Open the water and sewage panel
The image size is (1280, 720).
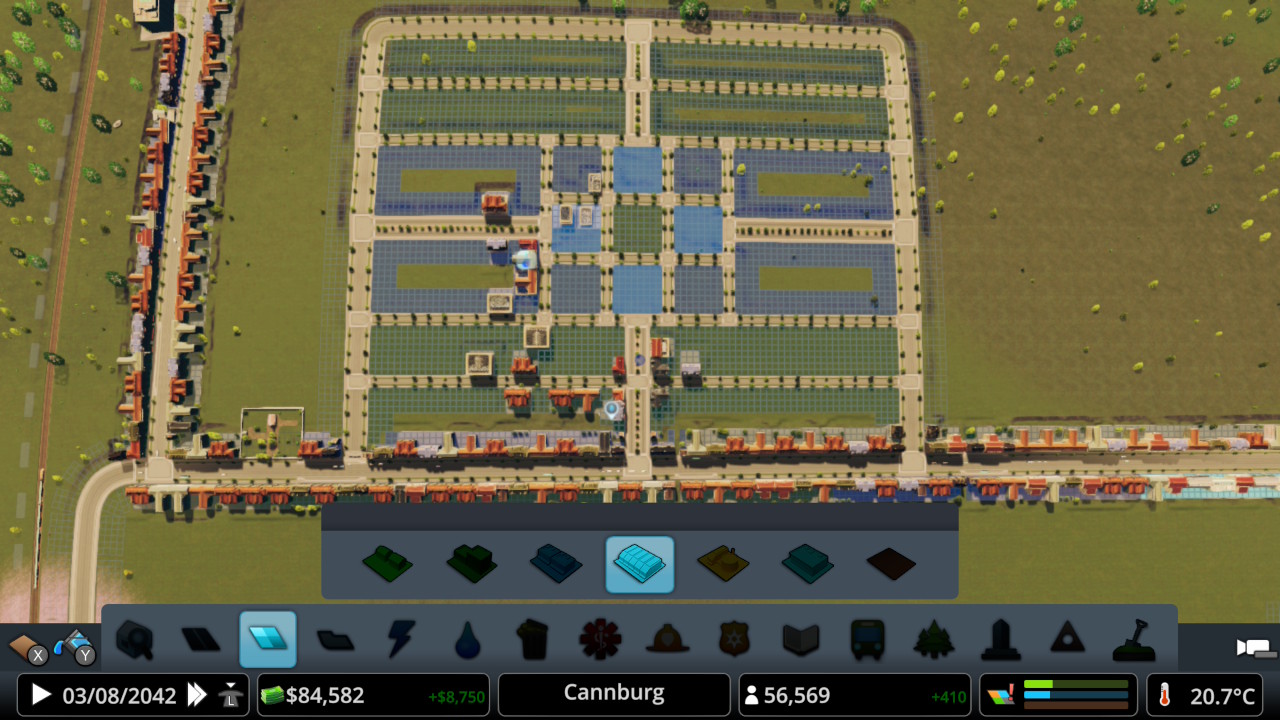pyautogui.click(x=467, y=641)
